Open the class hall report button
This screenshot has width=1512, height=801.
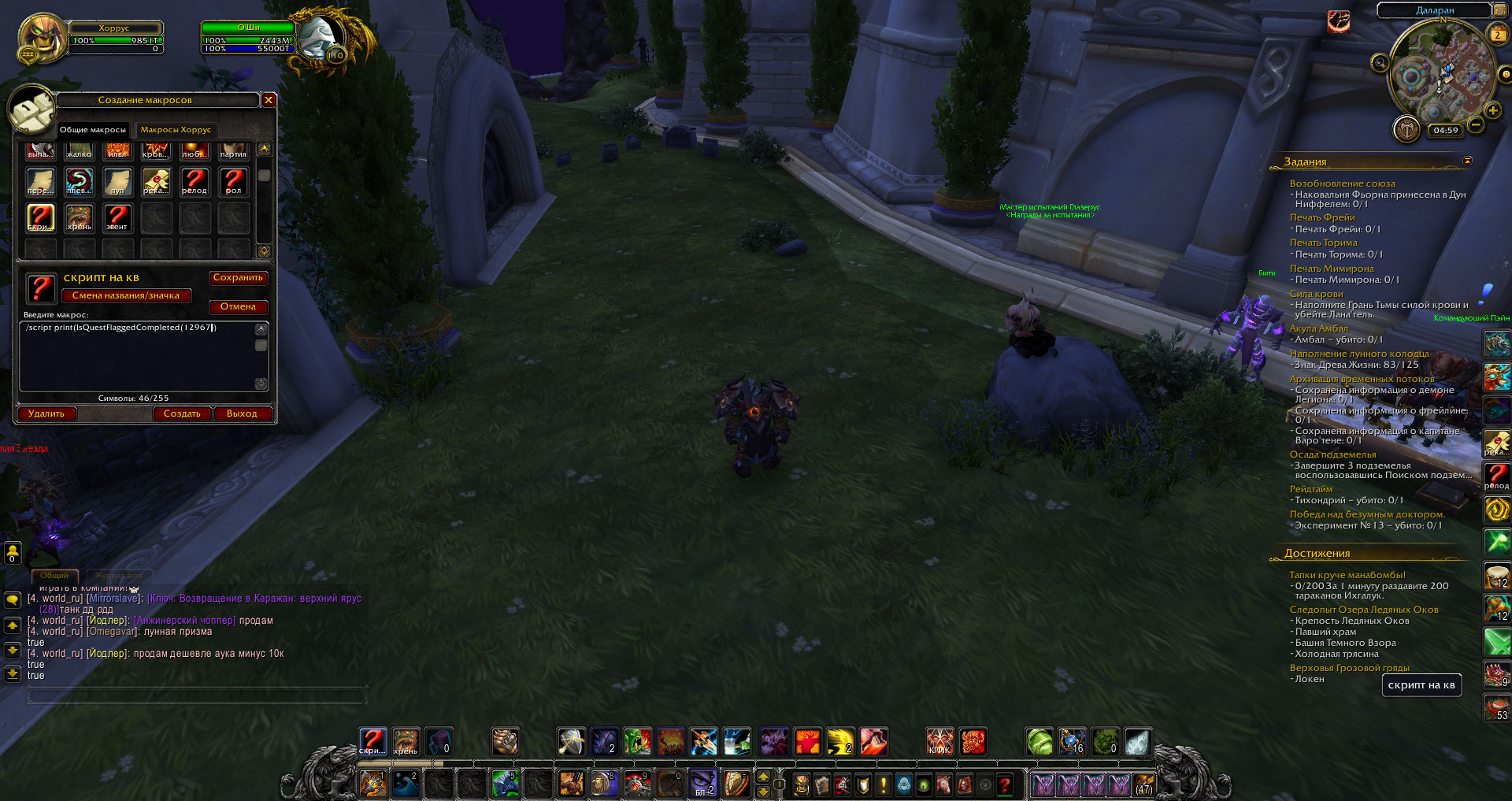(1406, 128)
